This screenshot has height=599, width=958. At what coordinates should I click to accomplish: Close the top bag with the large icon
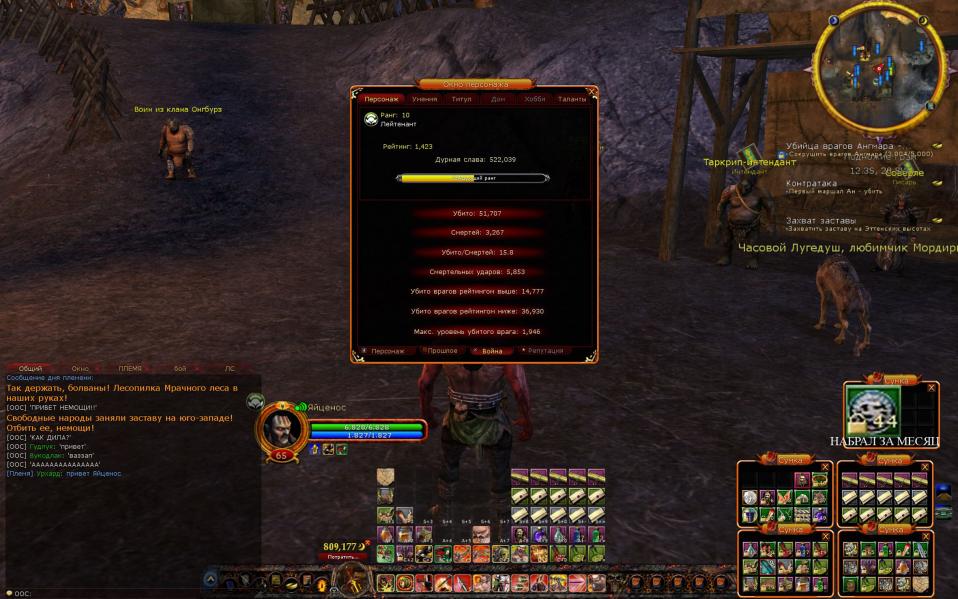tap(931, 387)
